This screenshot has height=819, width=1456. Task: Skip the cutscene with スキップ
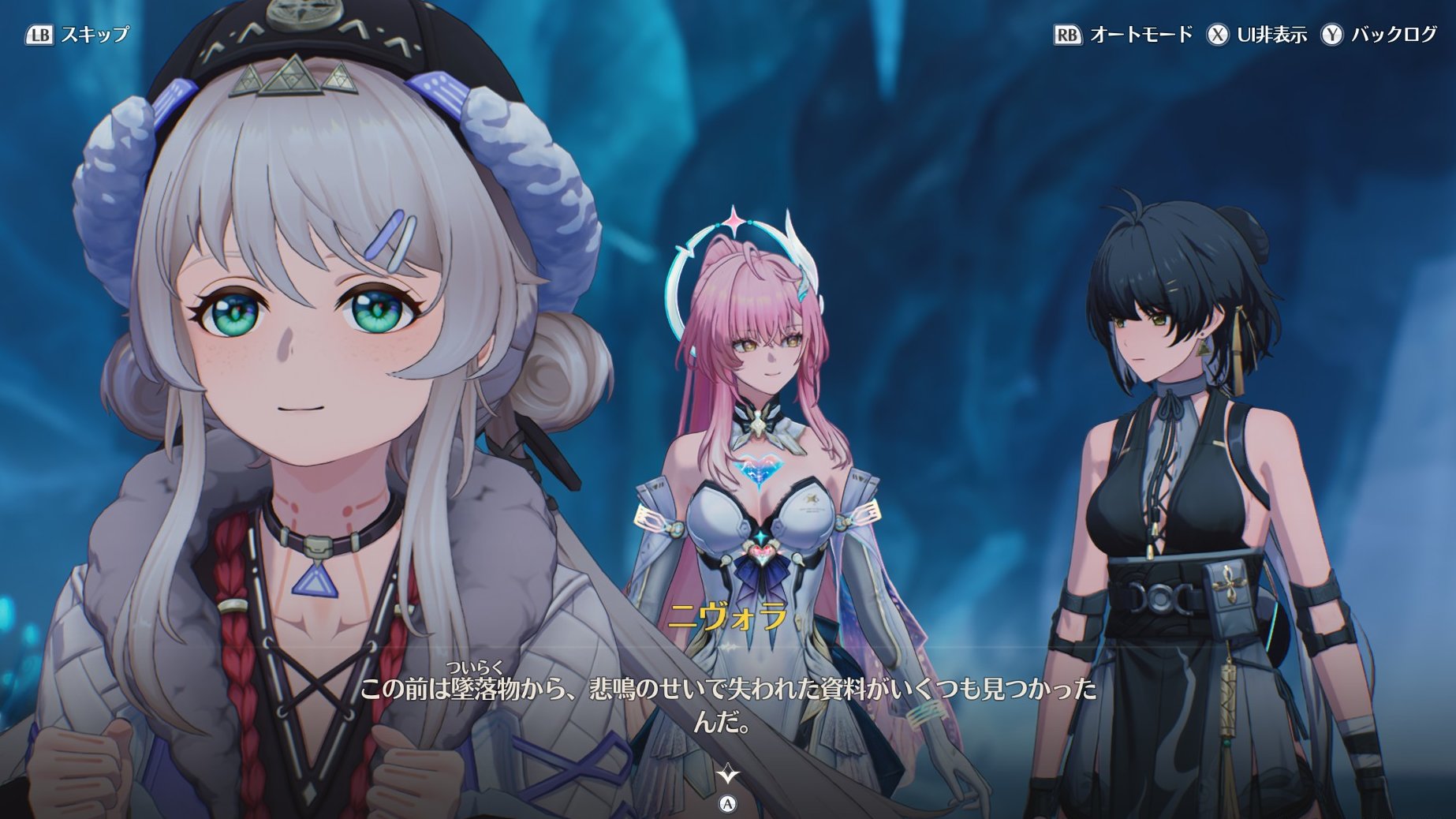click(x=77, y=35)
